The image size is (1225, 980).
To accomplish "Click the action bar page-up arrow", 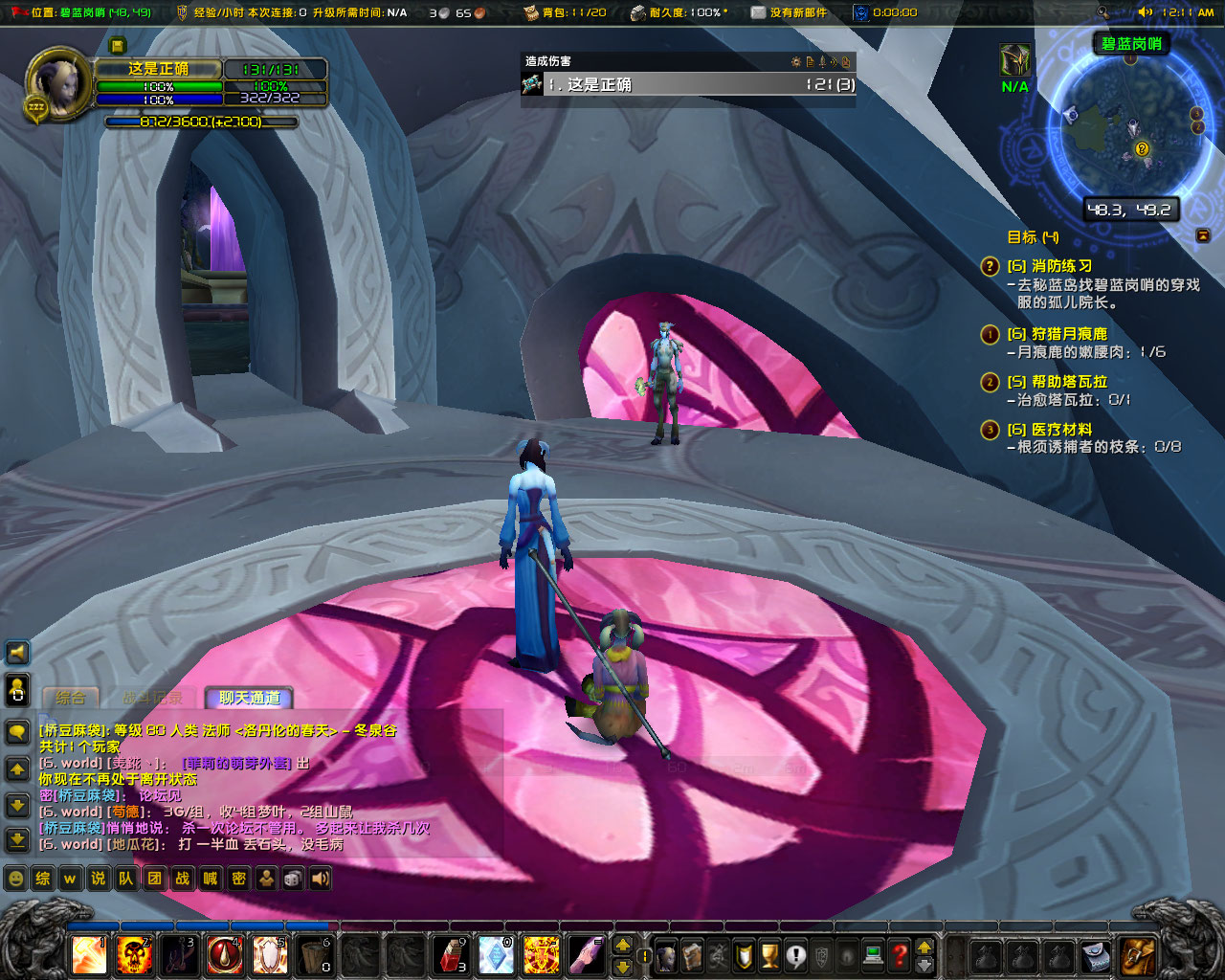I will 622,945.
